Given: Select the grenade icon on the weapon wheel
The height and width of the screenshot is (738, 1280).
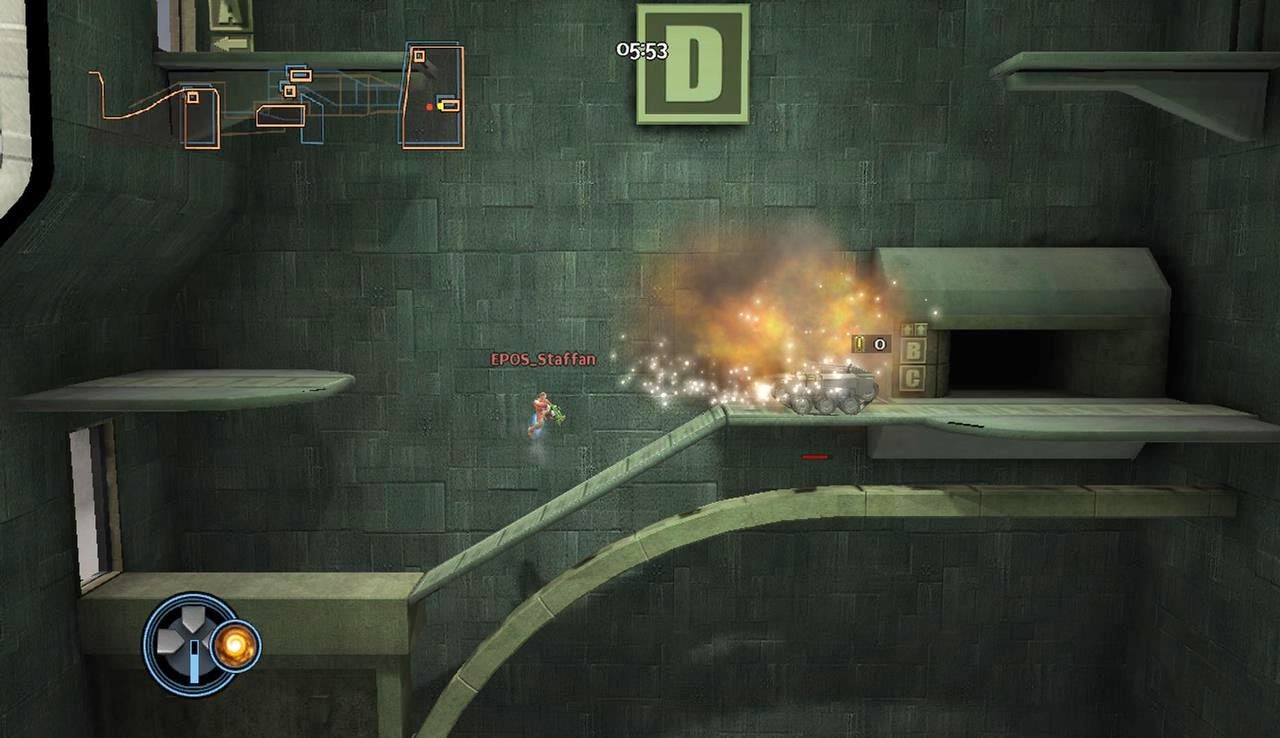Looking at the screenshot, I should point(234,646).
